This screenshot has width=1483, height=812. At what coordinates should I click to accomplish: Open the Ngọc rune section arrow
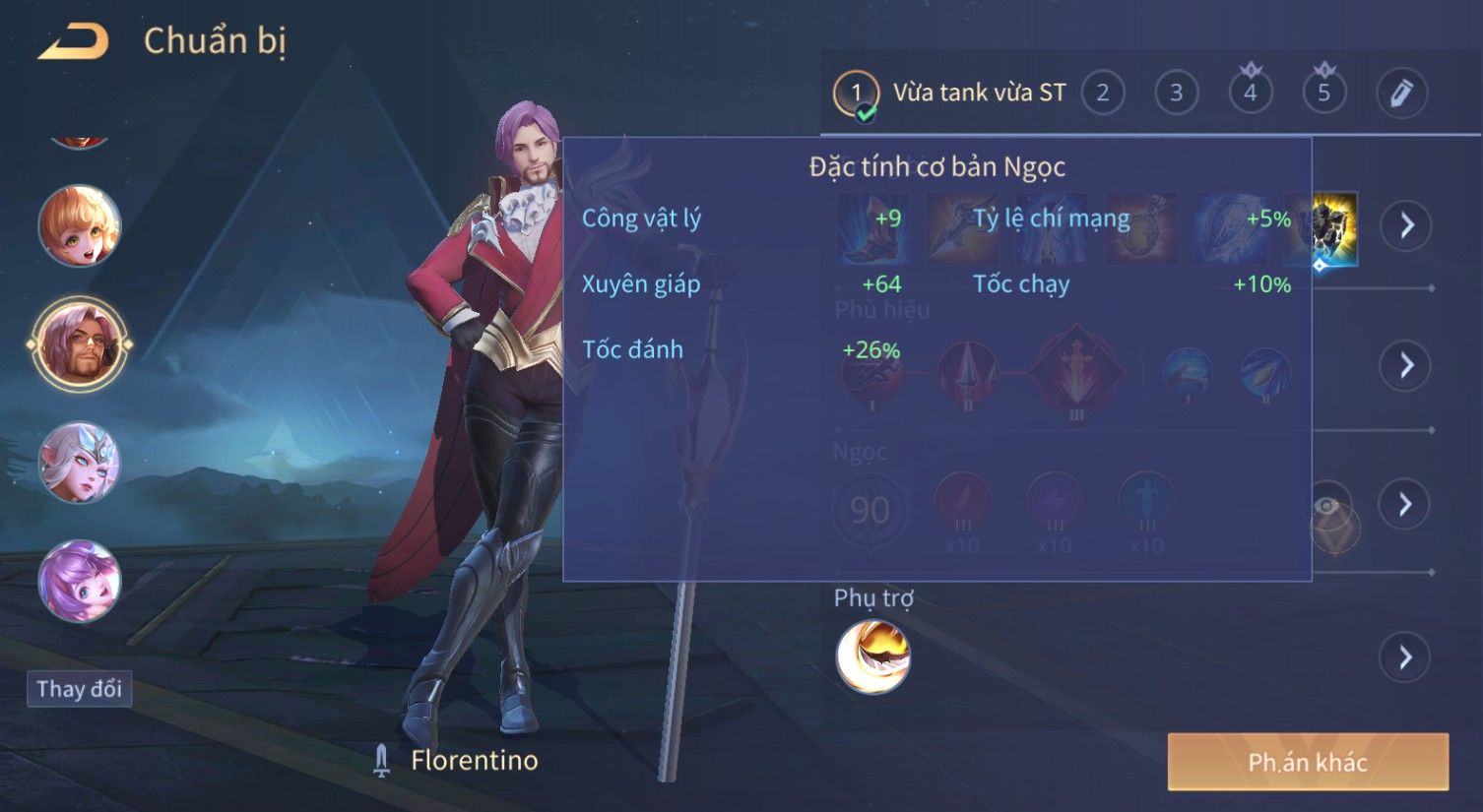pos(1406,505)
